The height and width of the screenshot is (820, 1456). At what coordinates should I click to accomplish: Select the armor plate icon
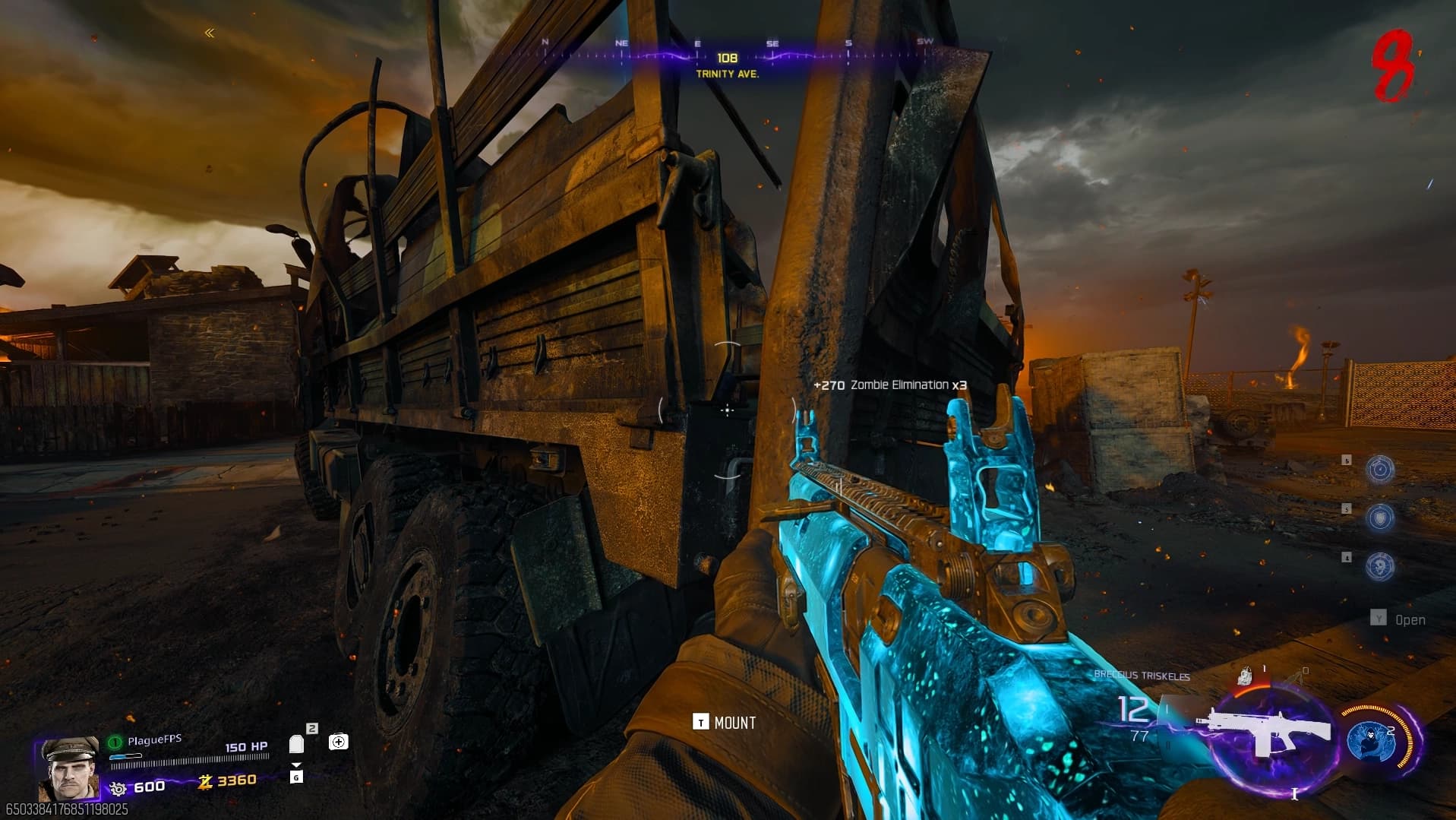coord(296,744)
